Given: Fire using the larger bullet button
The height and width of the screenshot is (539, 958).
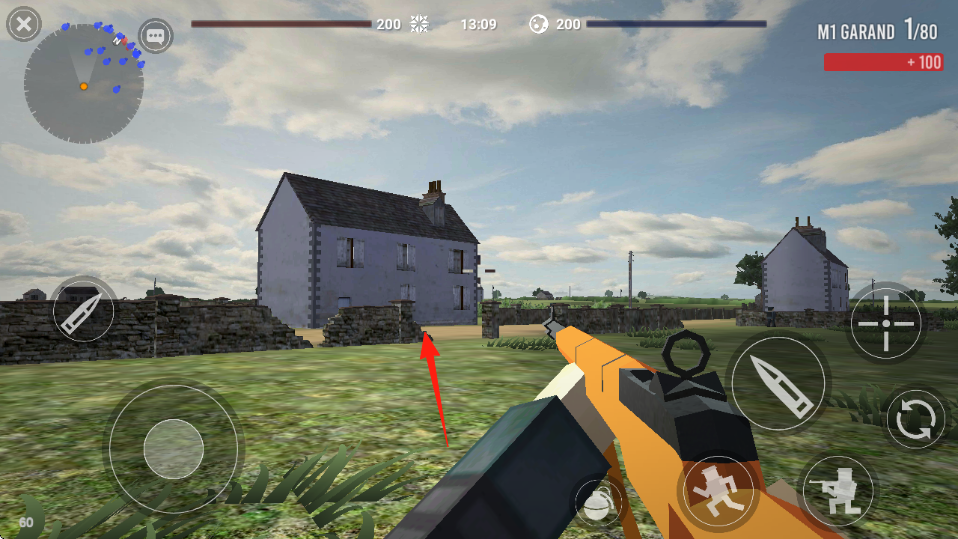Looking at the screenshot, I should pyautogui.click(x=780, y=383).
